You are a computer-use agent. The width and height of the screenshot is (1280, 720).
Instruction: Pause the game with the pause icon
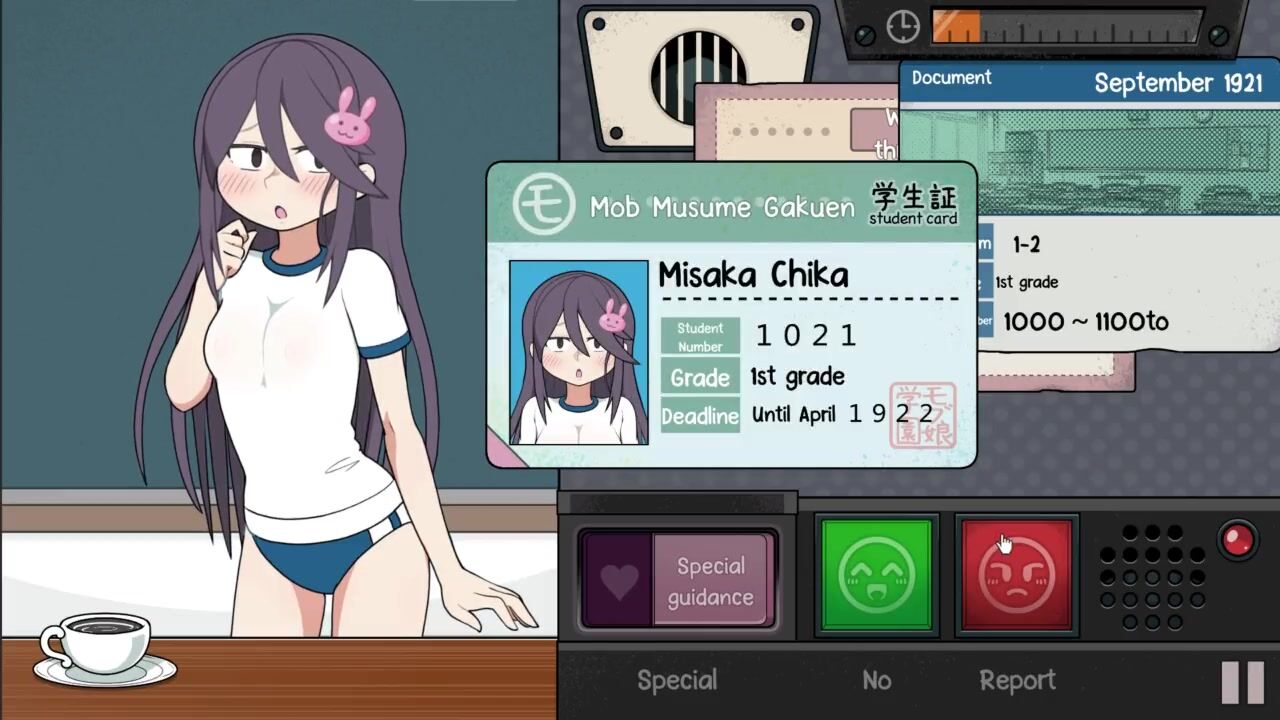pyautogui.click(x=1243, y=682)
